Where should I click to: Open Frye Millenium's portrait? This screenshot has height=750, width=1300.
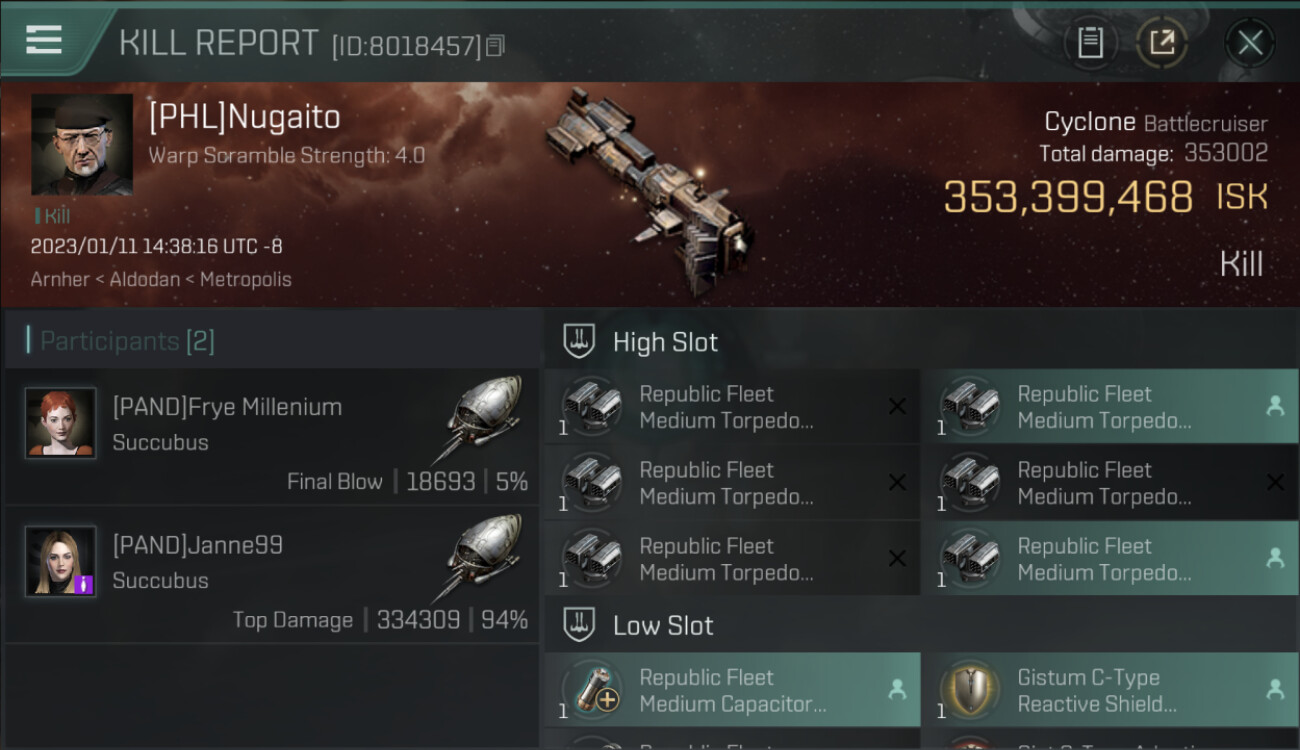click(61, 423)
